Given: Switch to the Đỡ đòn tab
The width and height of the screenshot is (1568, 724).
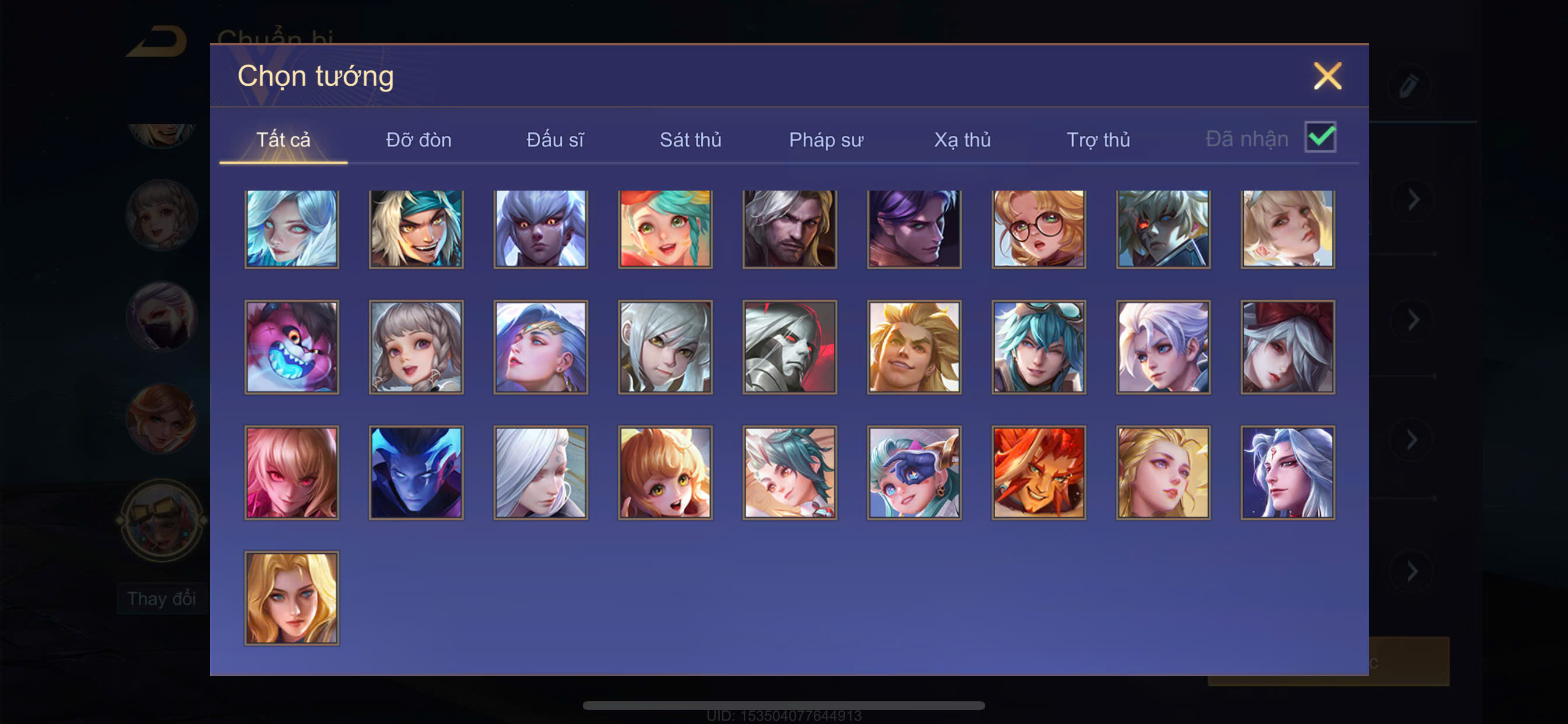Looking at the screenshot, I should tap(419, 140).
